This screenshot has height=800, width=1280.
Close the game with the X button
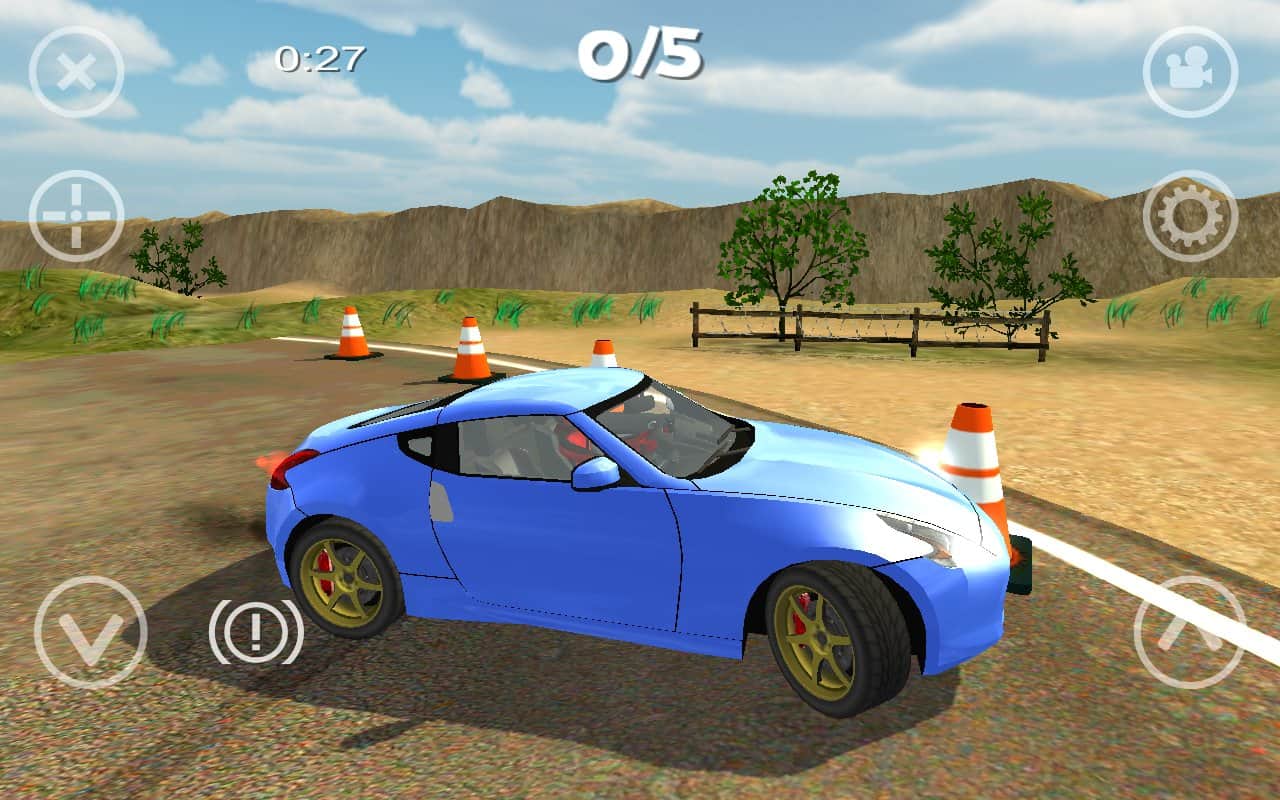click(76, 72)
